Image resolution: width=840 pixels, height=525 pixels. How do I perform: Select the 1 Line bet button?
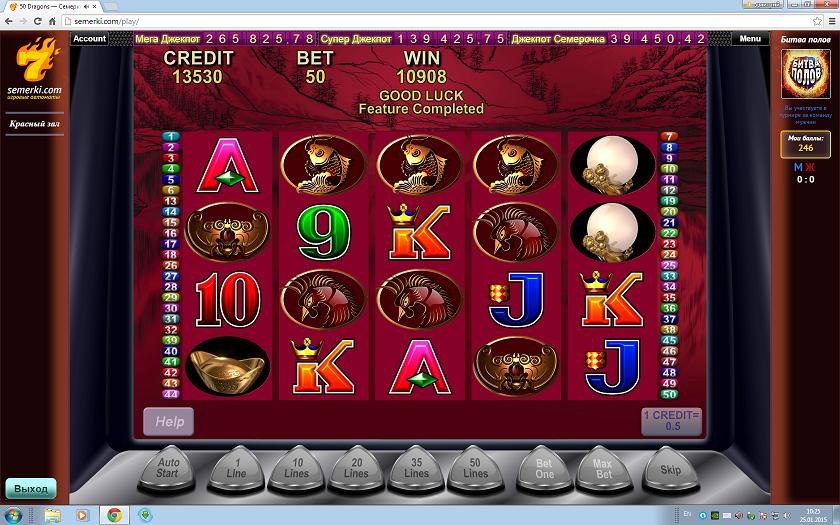tap(238, 468)
